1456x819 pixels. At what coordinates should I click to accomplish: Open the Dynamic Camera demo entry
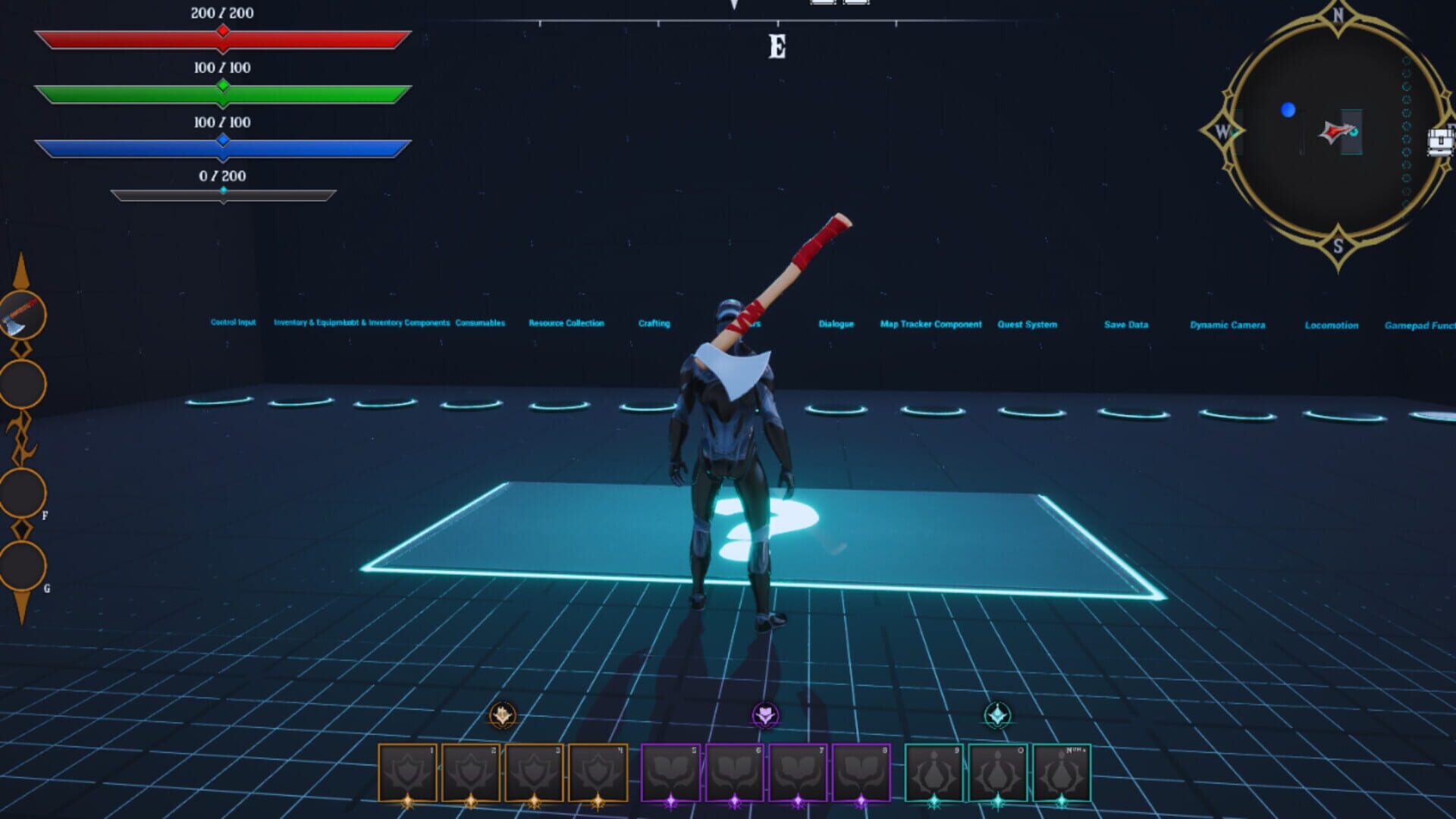(1228, 324)
